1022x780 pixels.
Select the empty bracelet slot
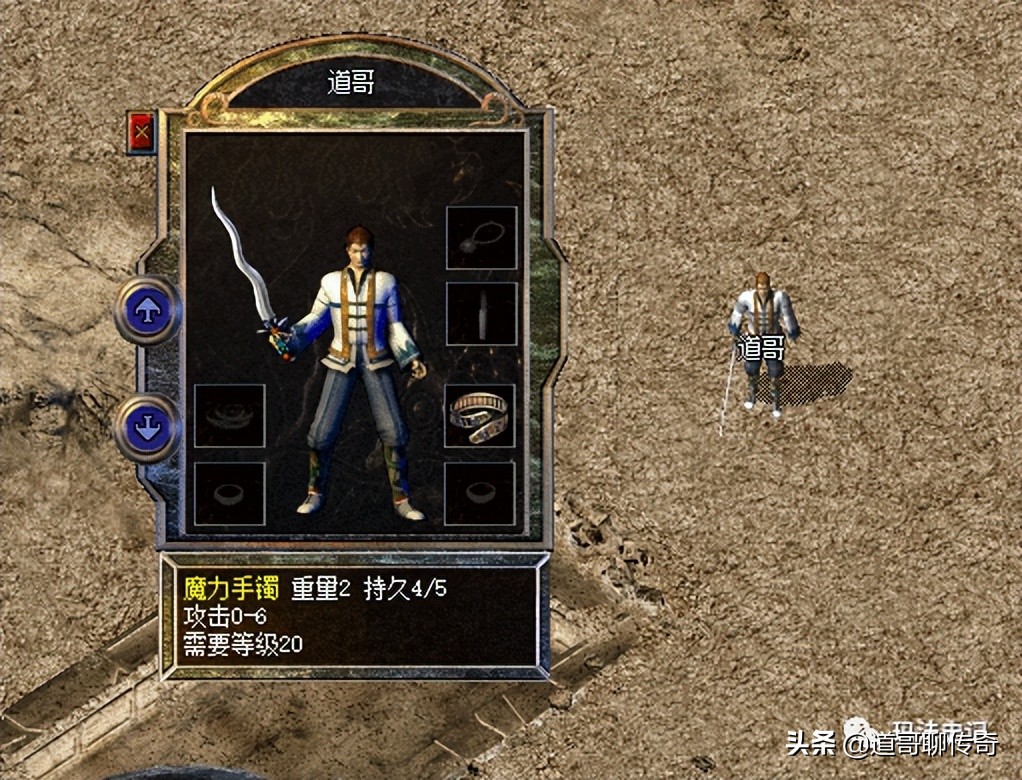[x=229, y=415]
